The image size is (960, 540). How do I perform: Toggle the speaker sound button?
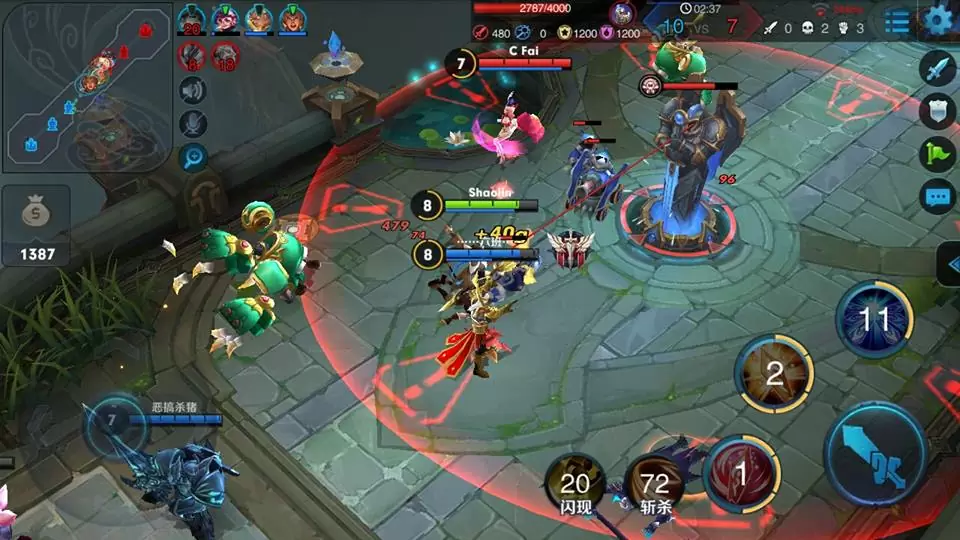[193, 91]
